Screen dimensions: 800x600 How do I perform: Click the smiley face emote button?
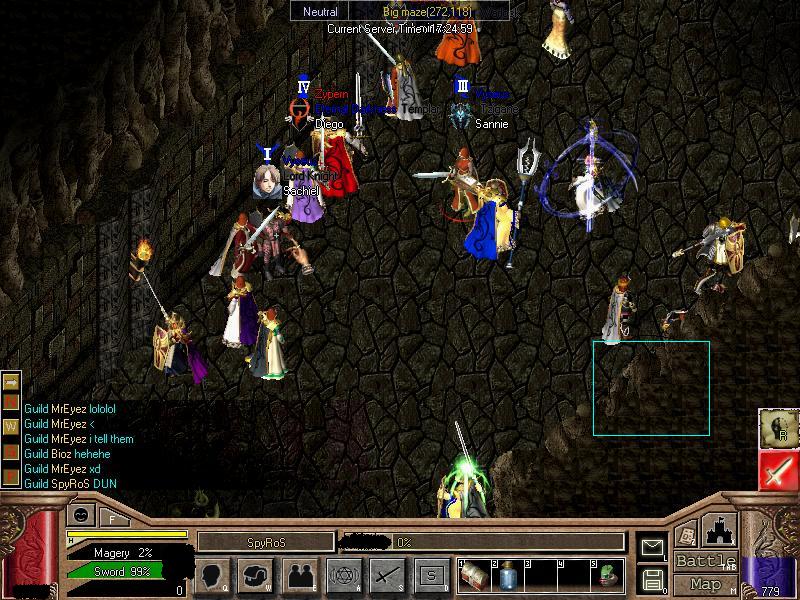coord(80,515)
